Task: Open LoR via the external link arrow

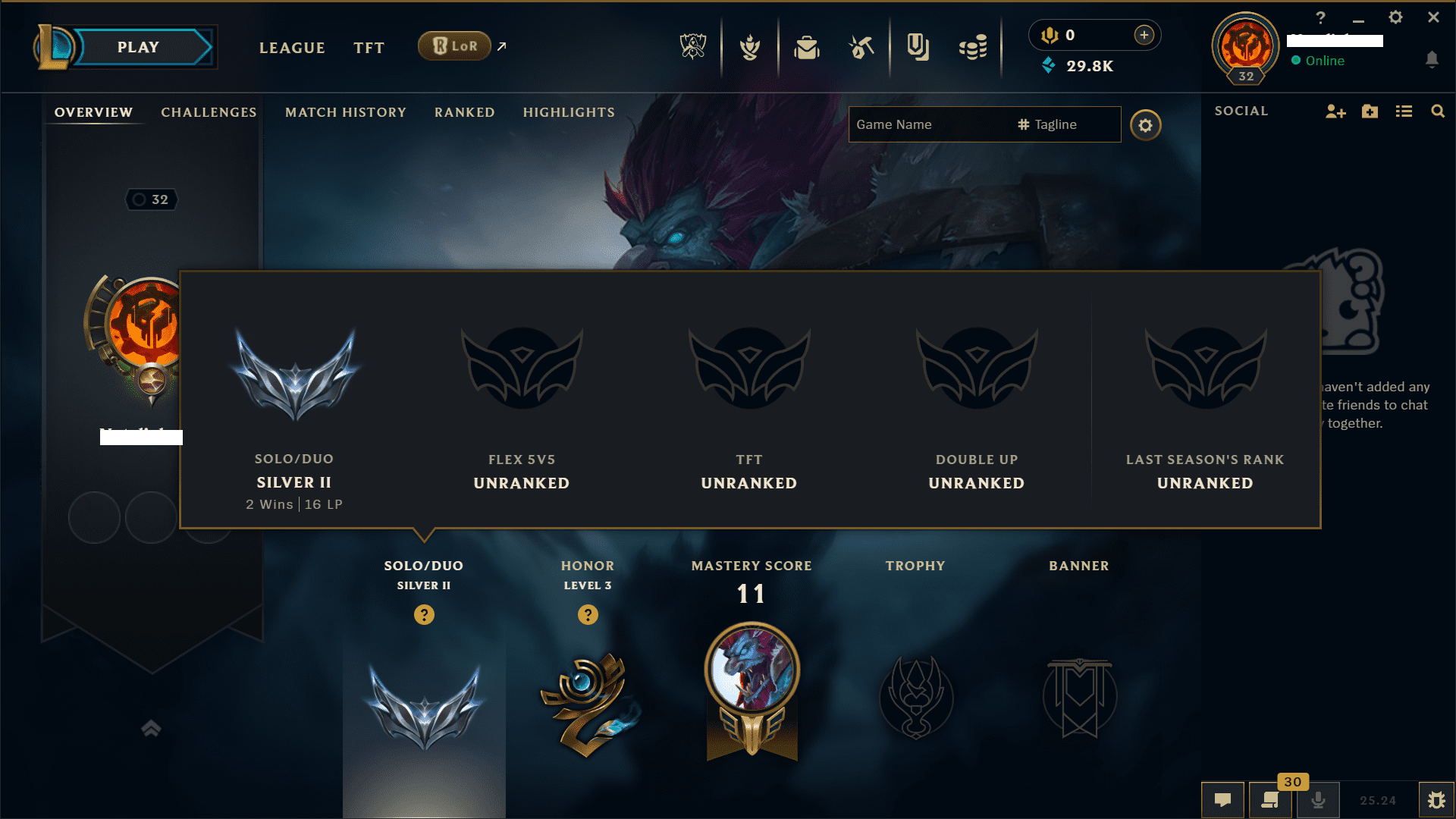Action: (x=501, y=46)
